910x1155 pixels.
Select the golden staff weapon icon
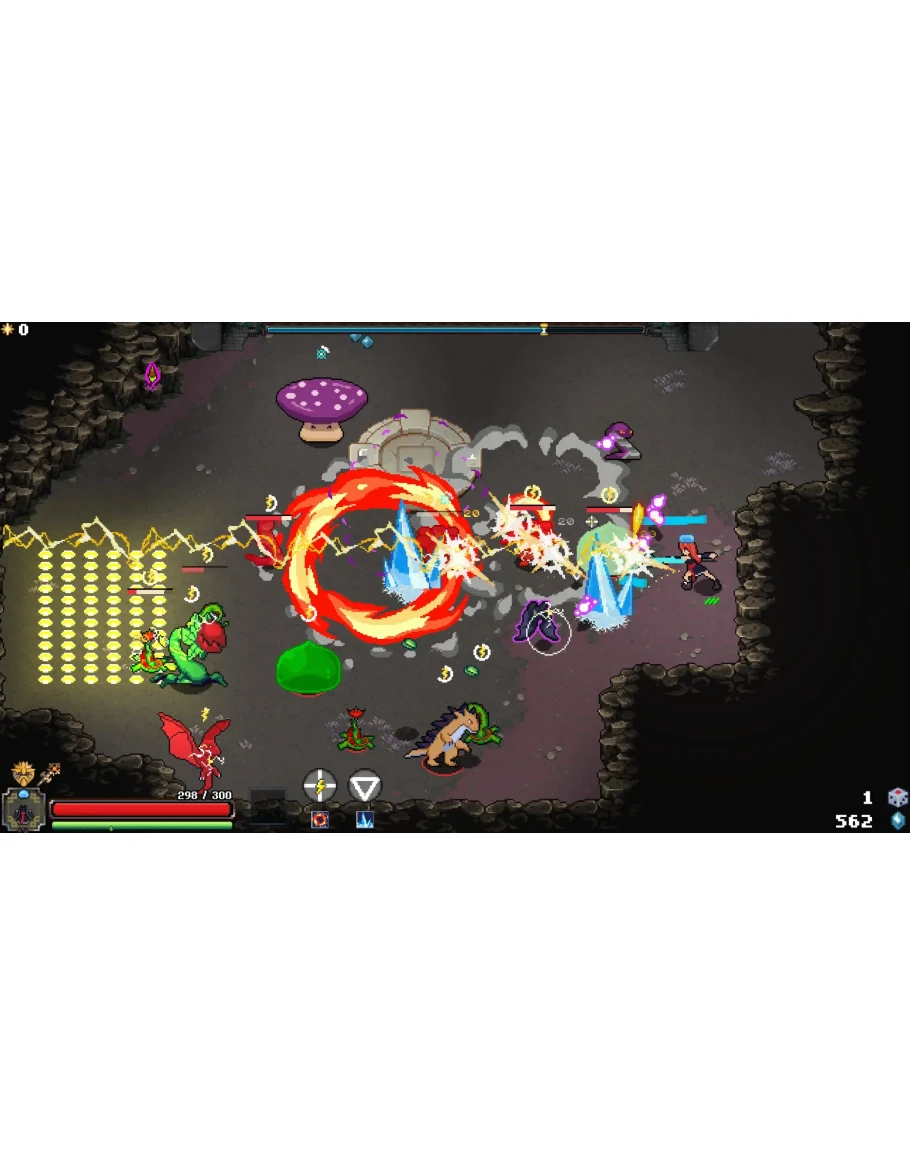pos(49,773)
